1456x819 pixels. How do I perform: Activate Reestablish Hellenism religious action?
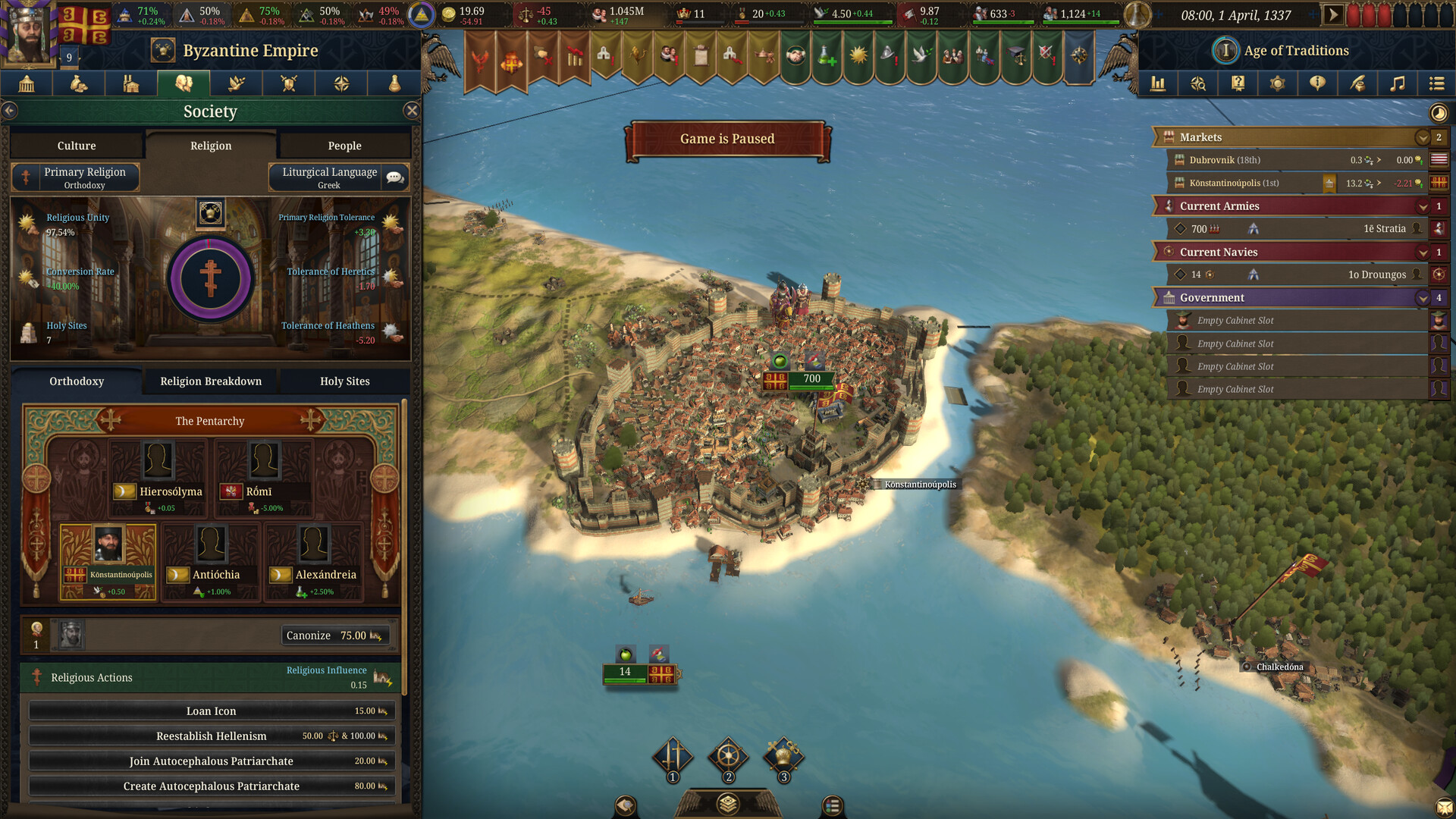[211, 736]
